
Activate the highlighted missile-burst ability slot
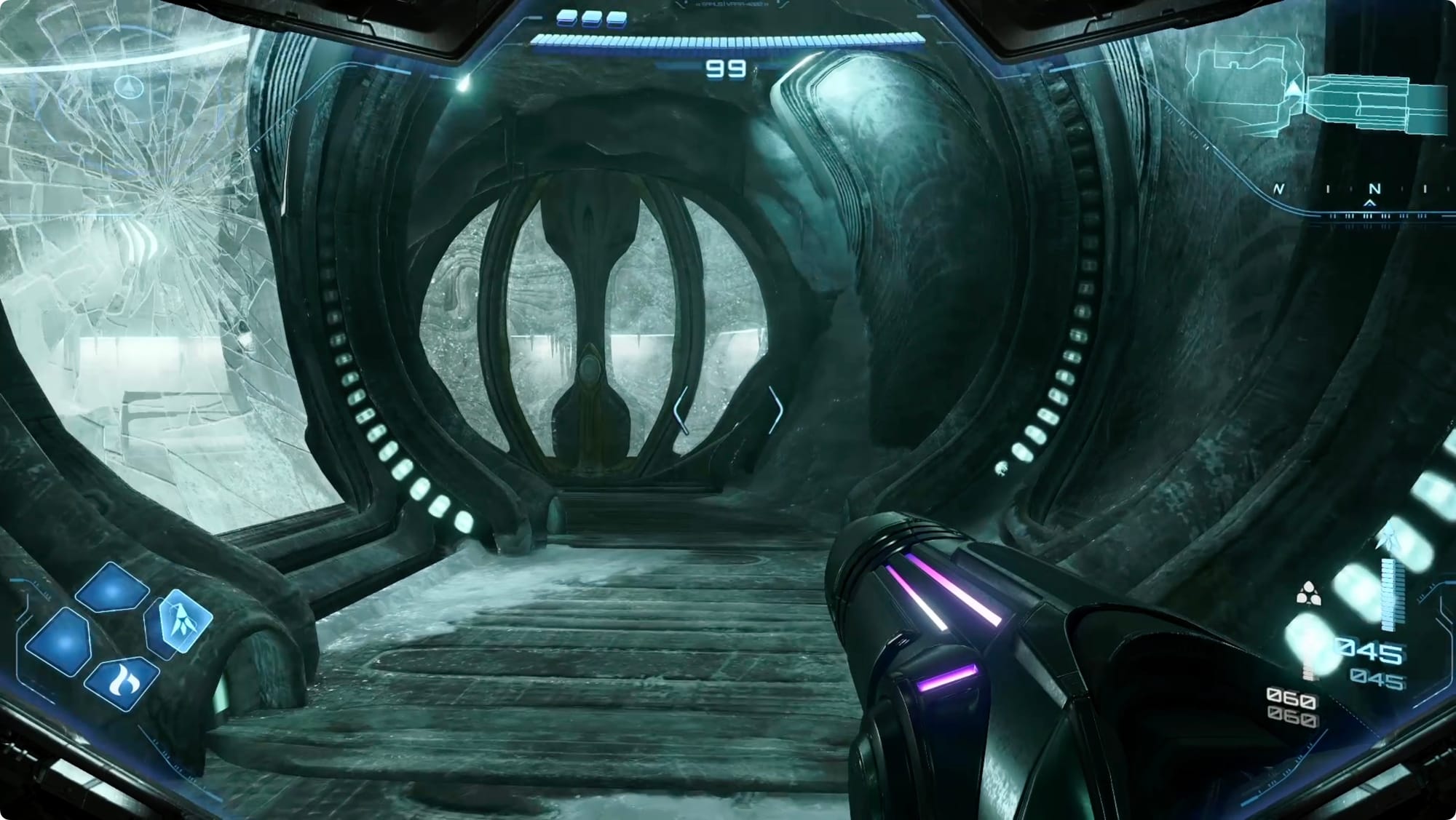coord(180,620)
